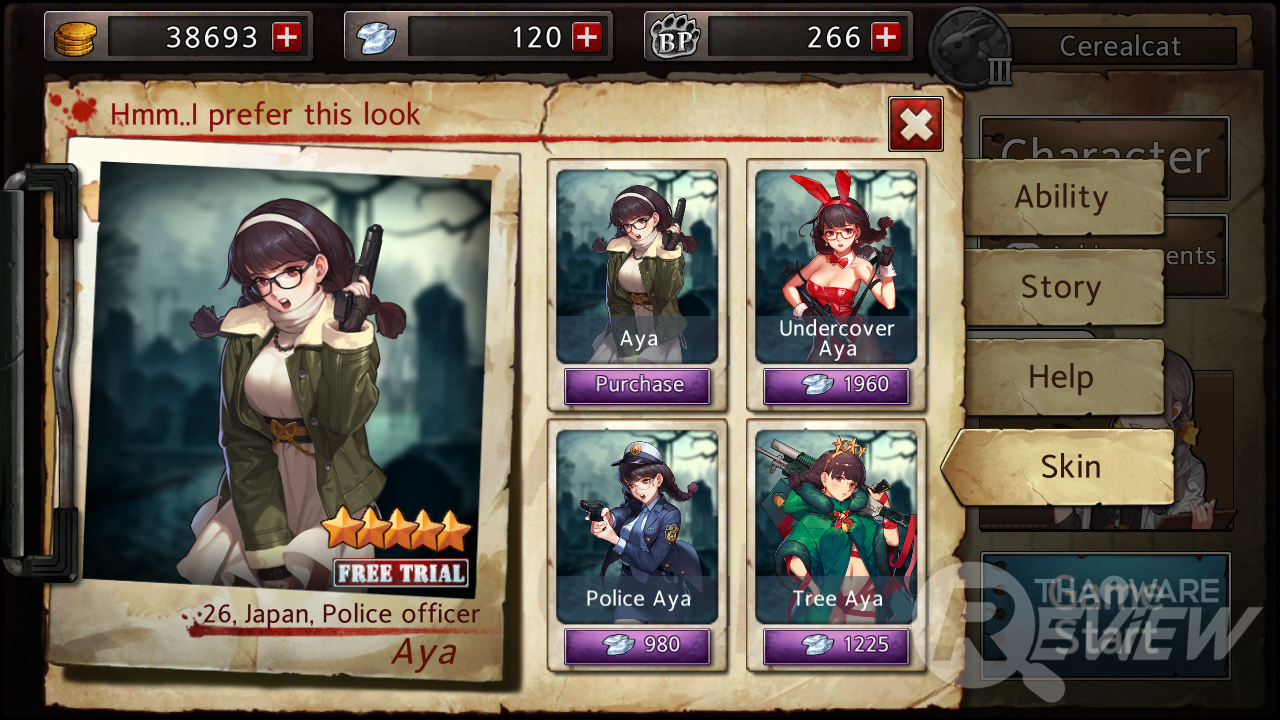Choose the default Aya skin thumbnail
Screen dimensions: 1280x720
coord(638,265)
